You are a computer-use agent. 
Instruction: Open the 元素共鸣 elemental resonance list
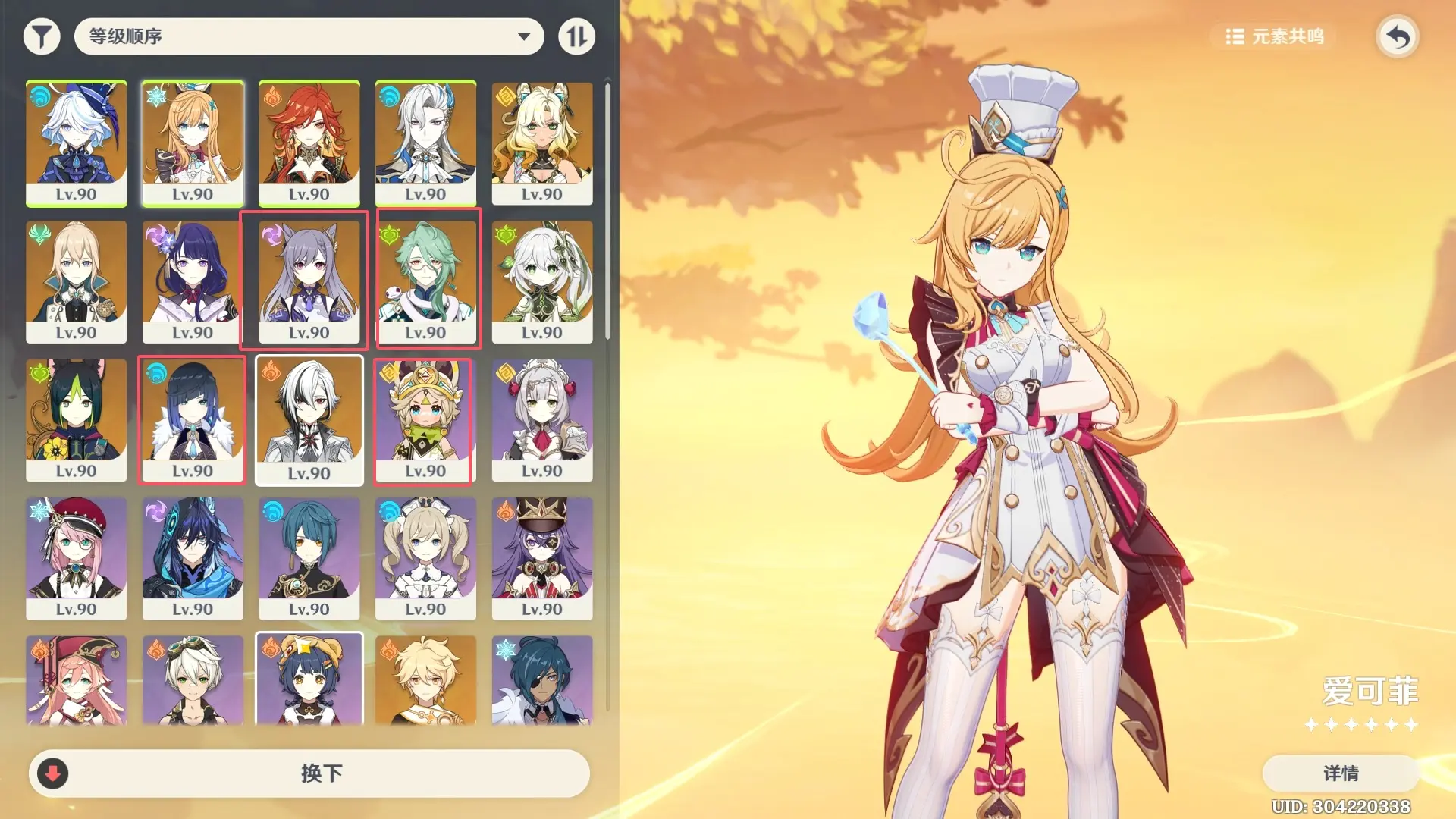pyautogui.click(x=1276, y=36)
